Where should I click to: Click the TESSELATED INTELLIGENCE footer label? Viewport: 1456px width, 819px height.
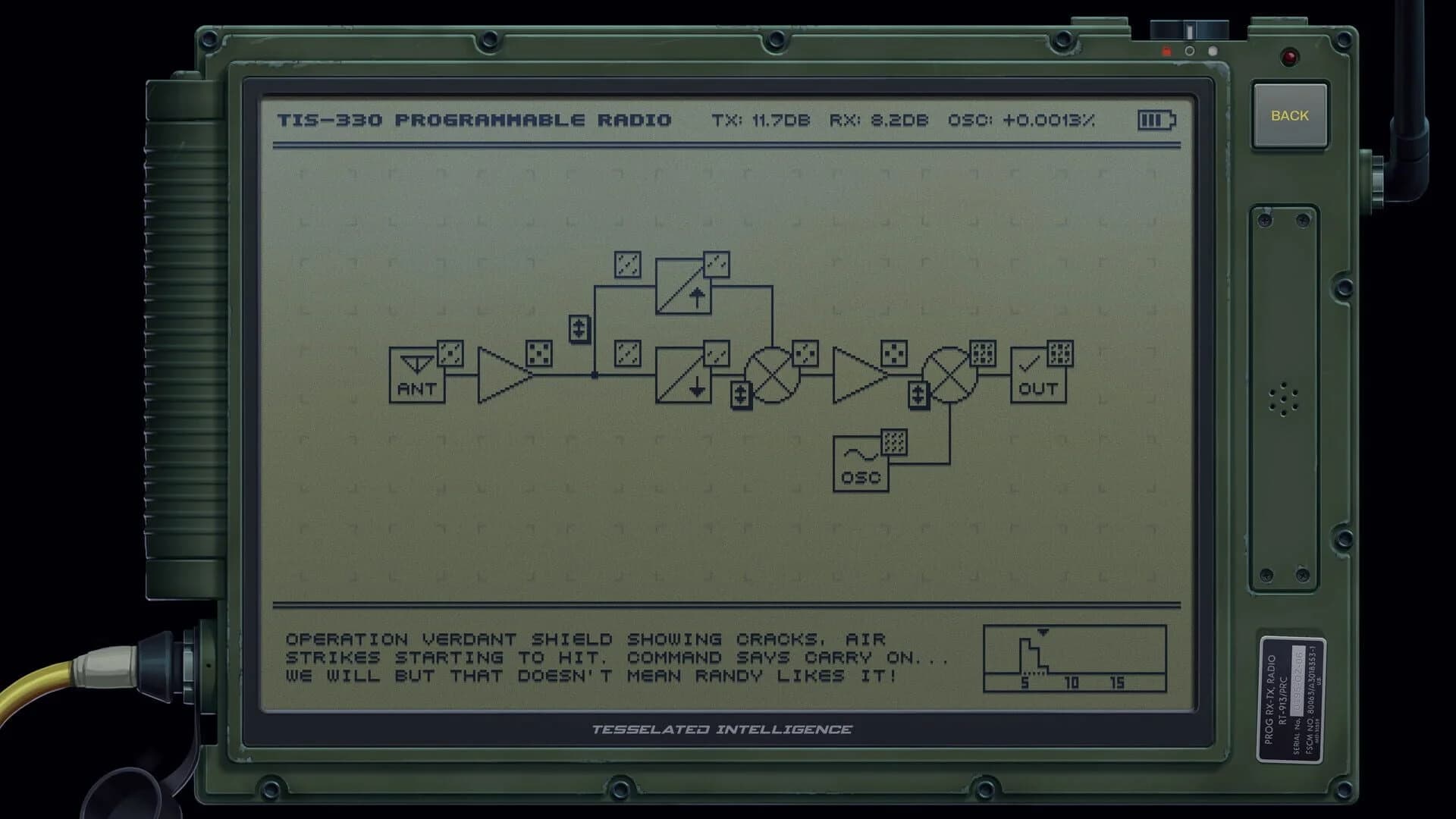pos(722,730)
